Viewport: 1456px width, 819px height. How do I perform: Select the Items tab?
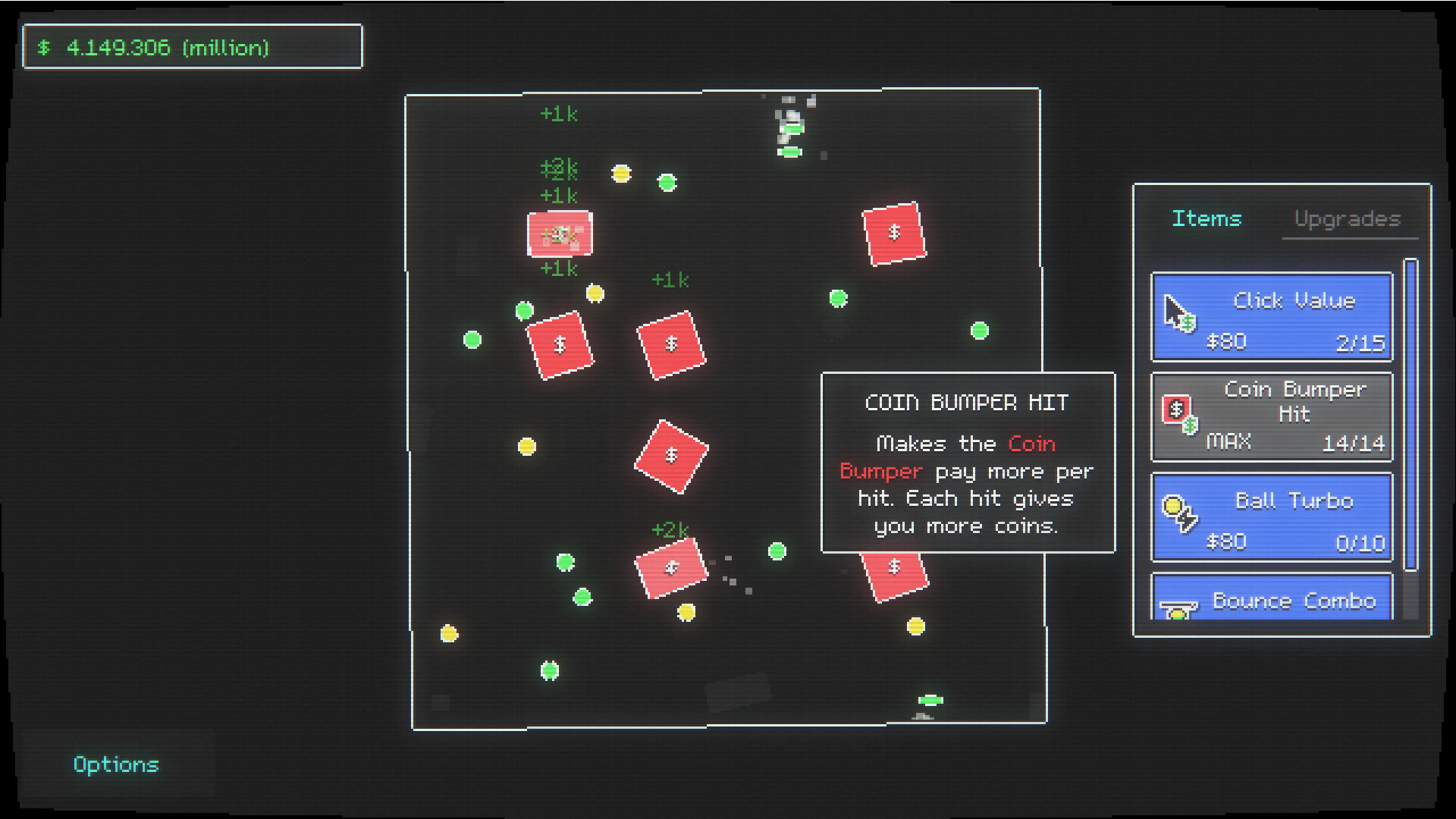coord(1207,219)
